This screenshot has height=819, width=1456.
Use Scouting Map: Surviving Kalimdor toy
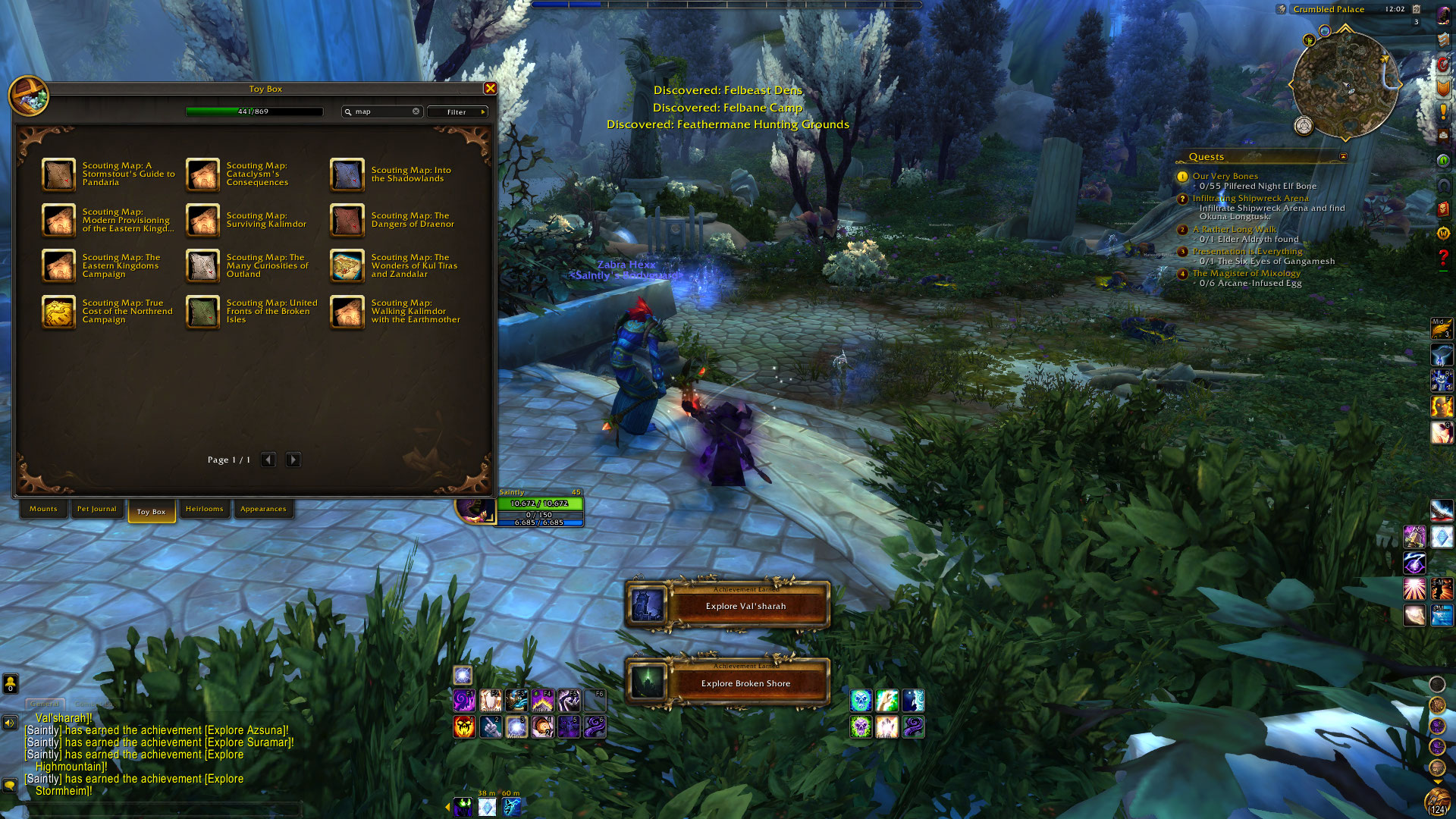point(203,220)
